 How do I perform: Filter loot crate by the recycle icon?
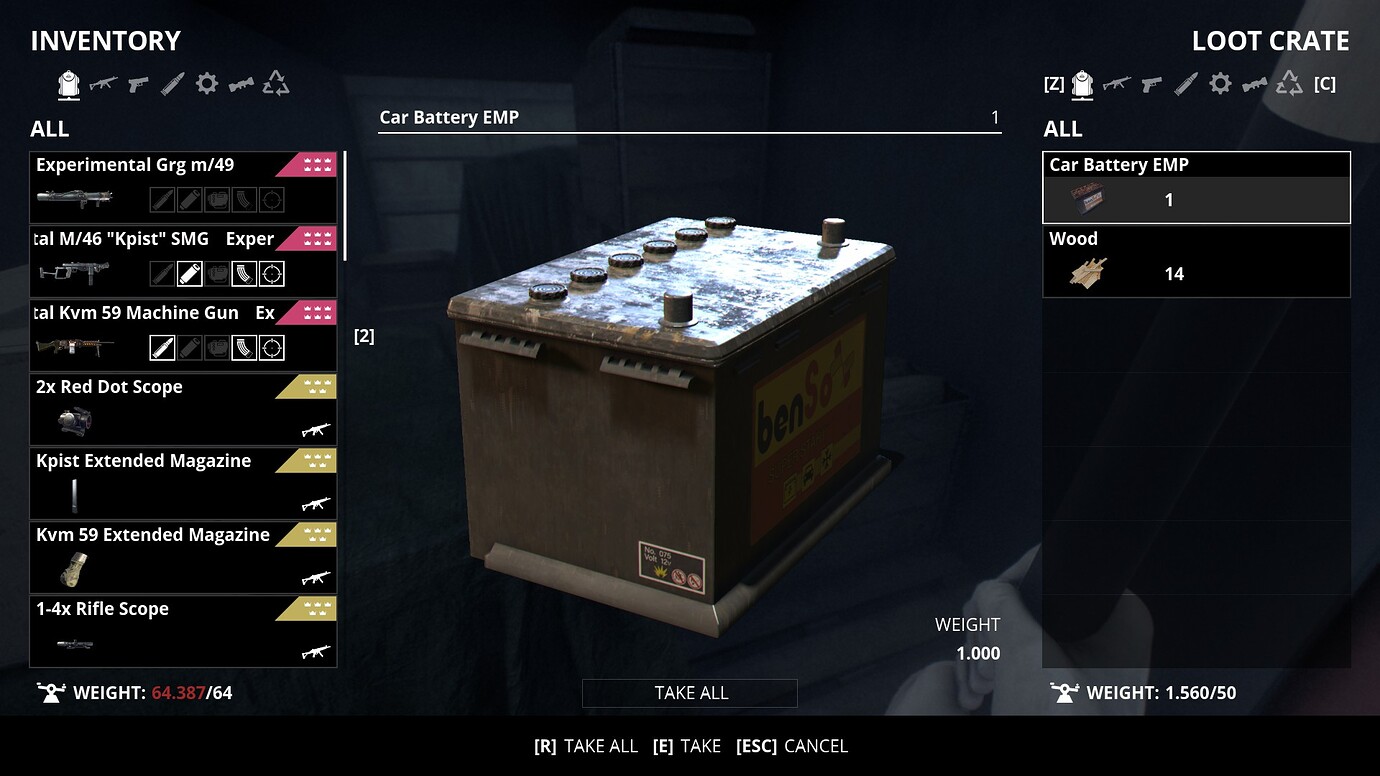tap(1288, 84)
